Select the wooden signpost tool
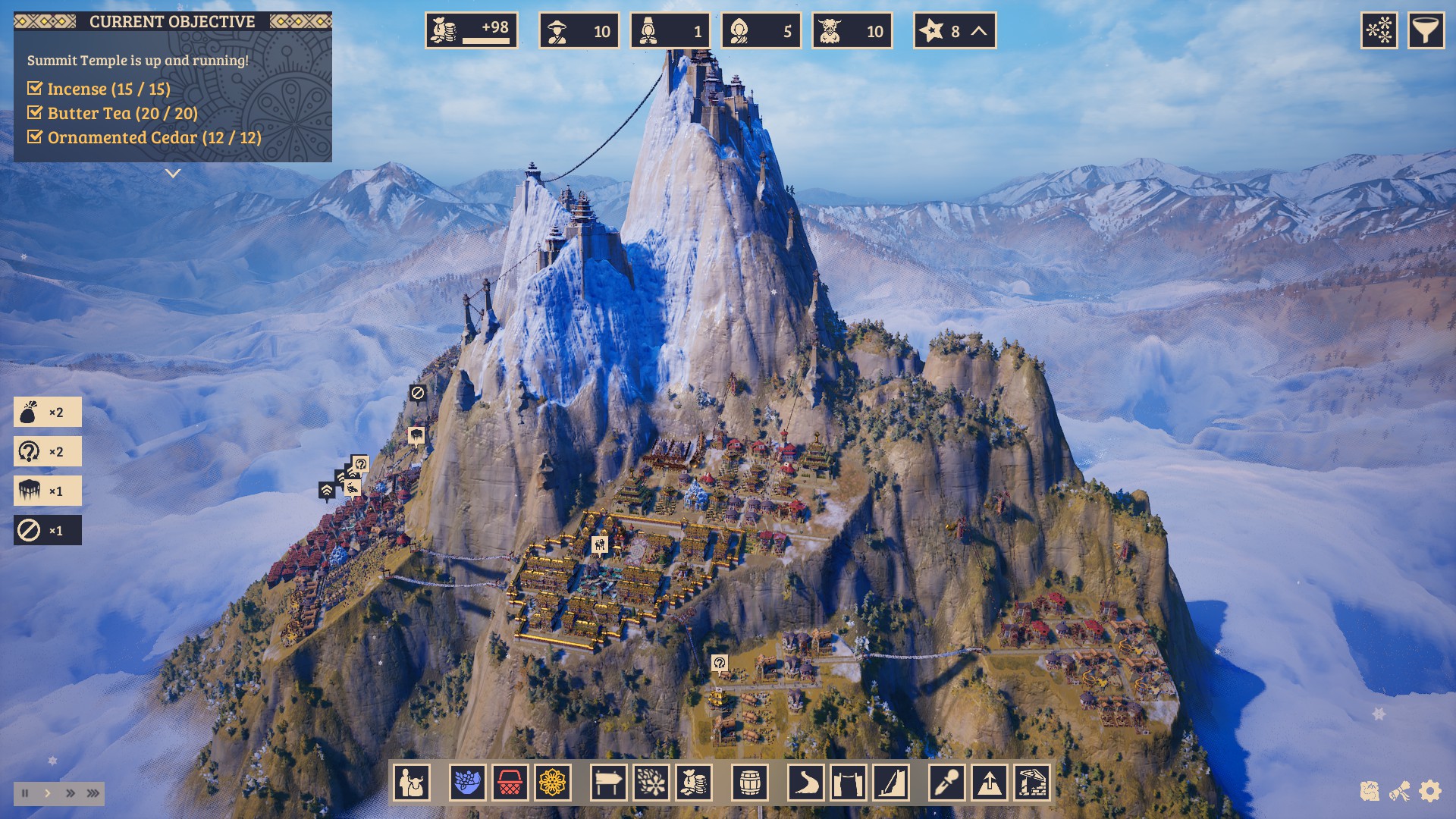Image resolution: width=1456 pixels, height=819 pixels. (608, 783)
